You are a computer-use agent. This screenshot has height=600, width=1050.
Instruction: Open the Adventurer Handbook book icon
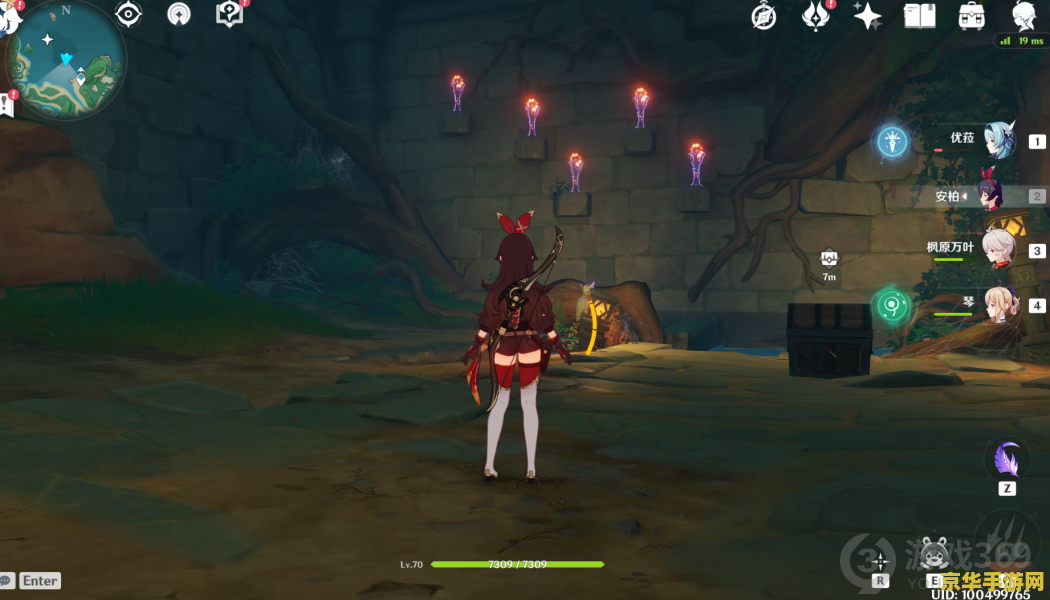click(919, 16)
